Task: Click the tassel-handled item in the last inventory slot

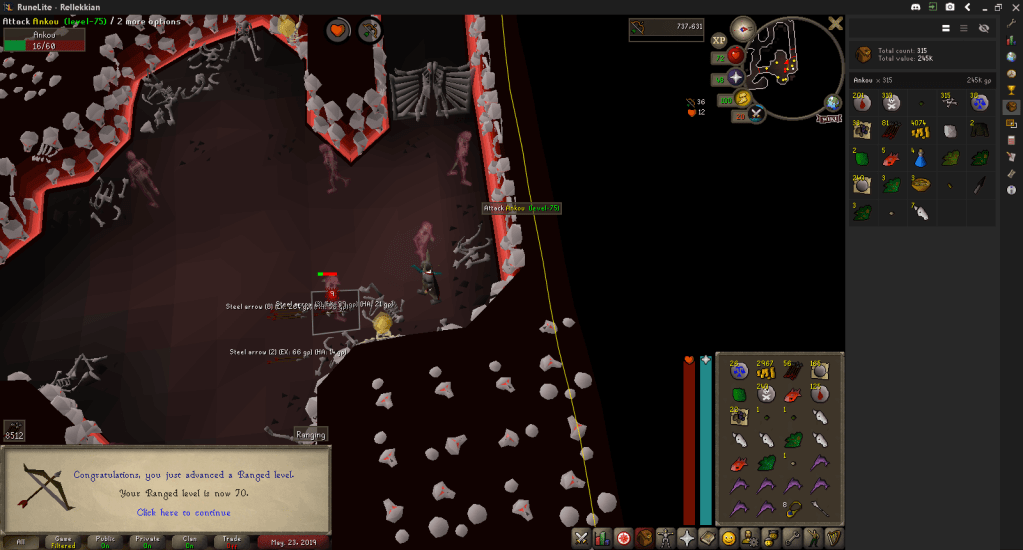Action: pos(818,508)
